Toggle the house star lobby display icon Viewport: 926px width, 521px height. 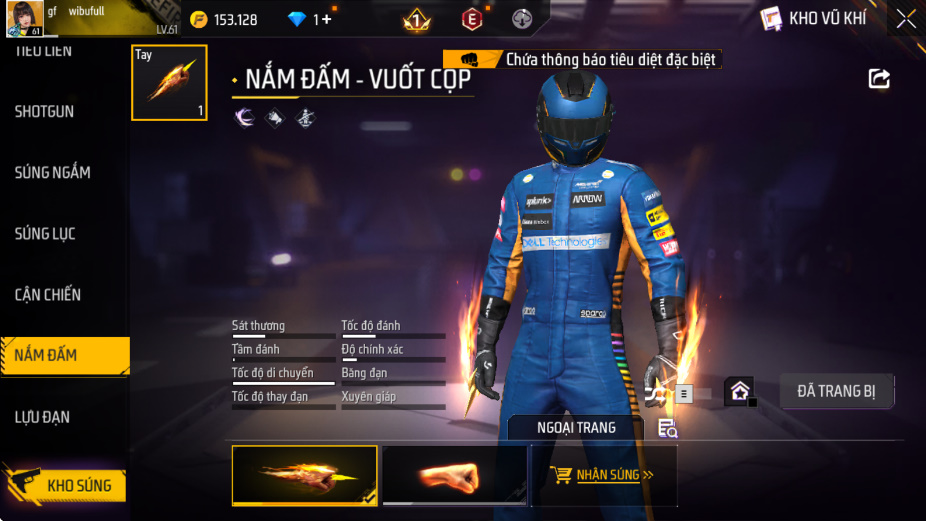click(739, 391)
